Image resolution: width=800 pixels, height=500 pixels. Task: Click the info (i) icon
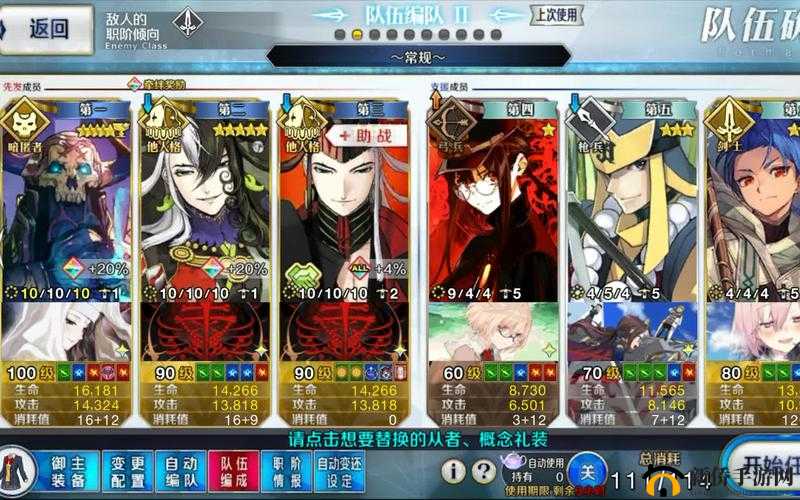454,471
